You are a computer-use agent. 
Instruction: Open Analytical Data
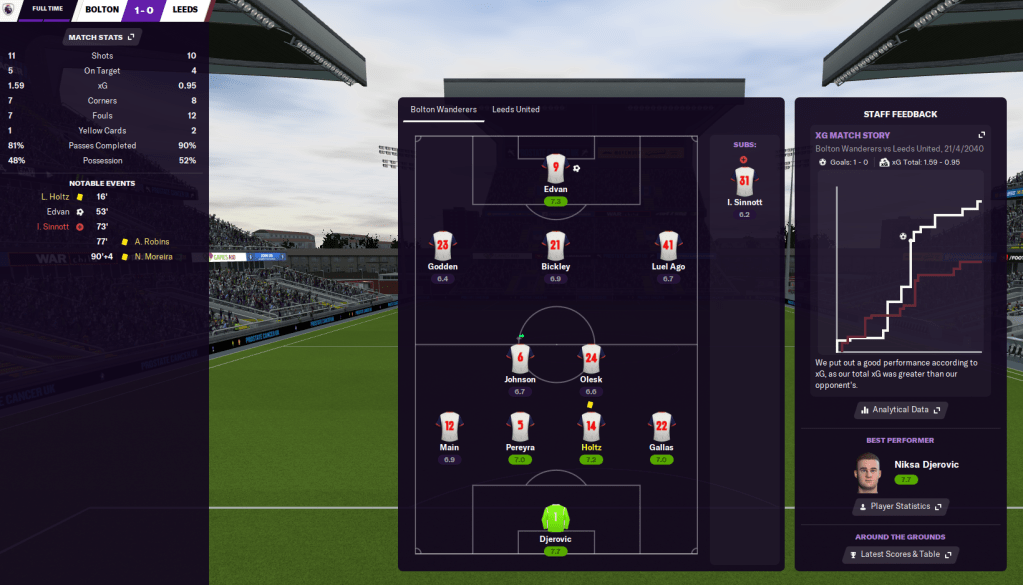[x=900, y=410]
